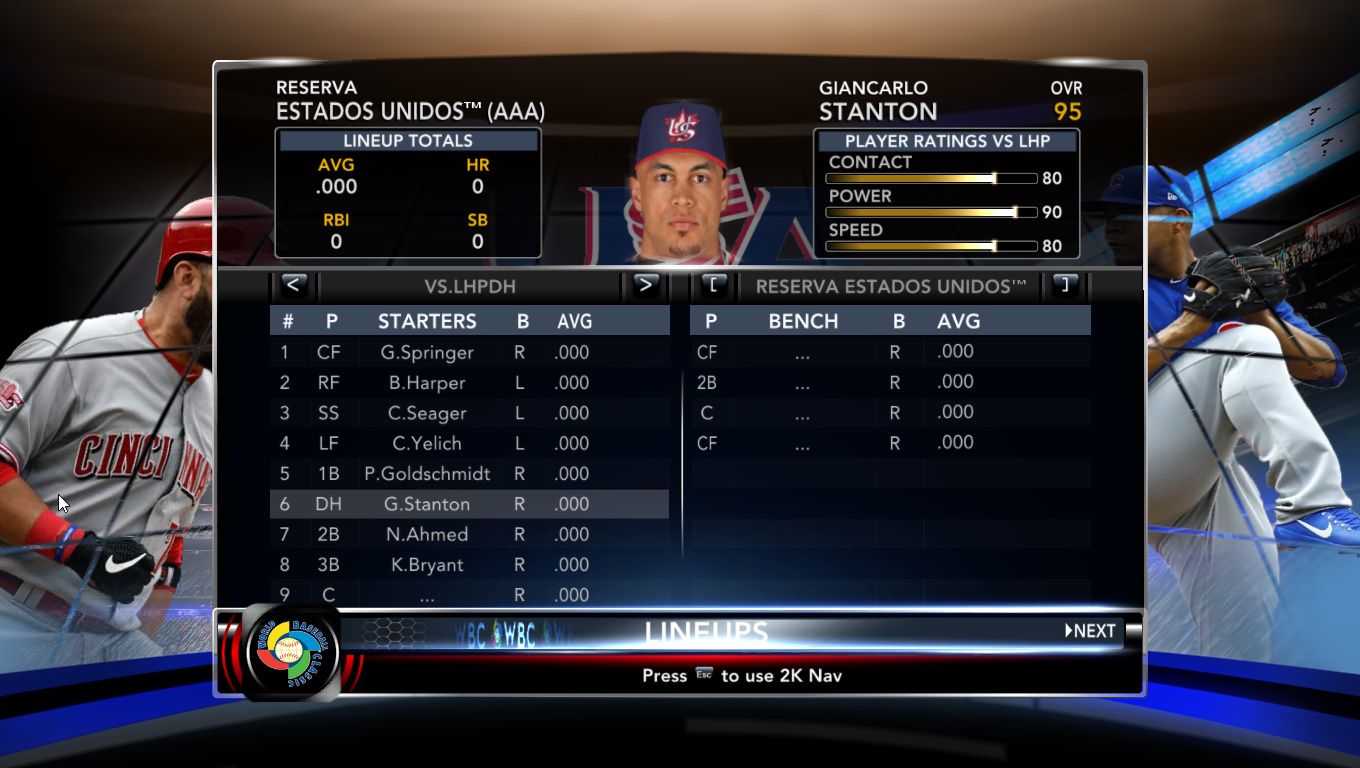Select P.Goldschmidt at first base

point(427,474)
